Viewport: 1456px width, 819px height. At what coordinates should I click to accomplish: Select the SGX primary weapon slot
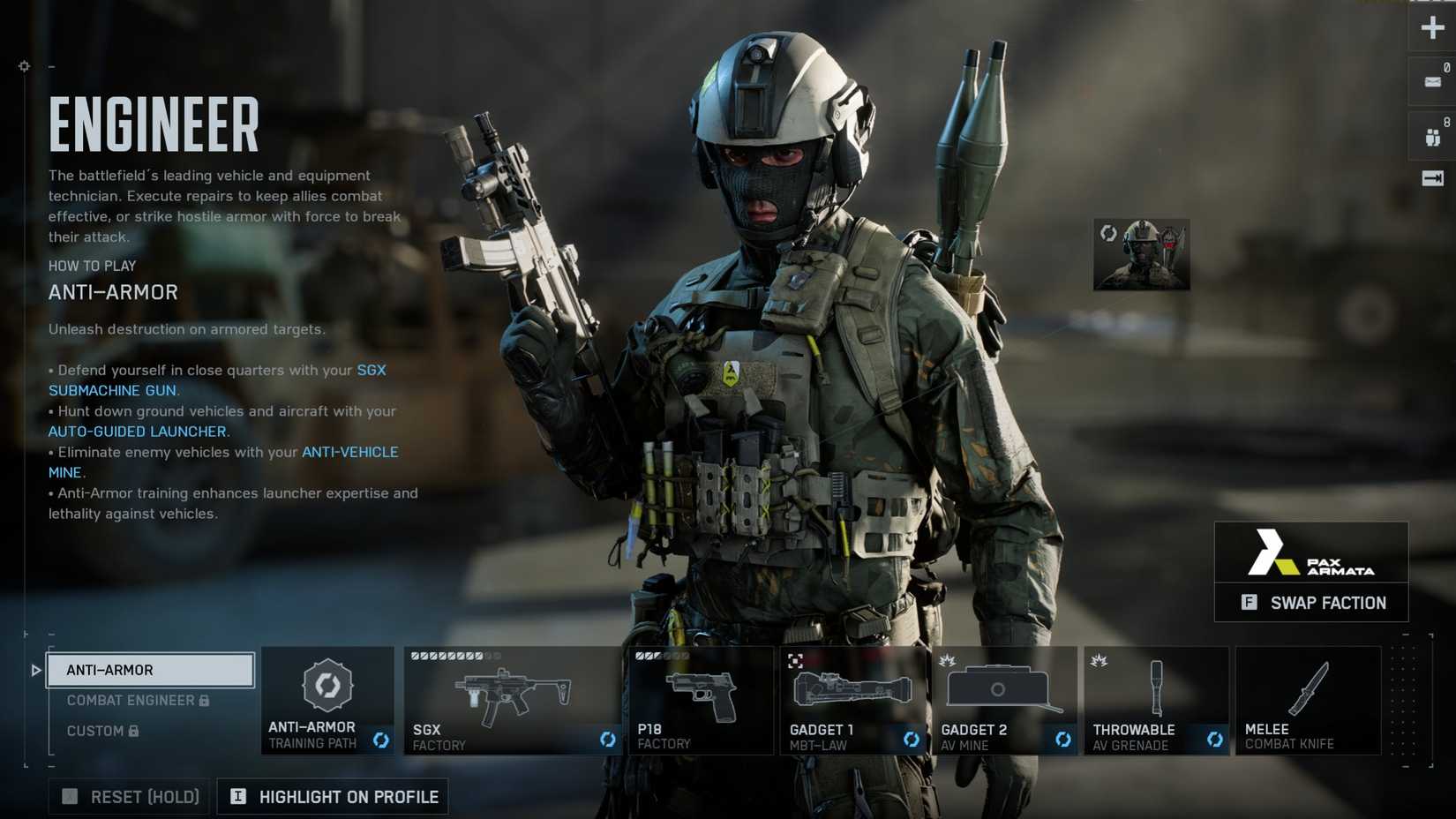point(513,700)
